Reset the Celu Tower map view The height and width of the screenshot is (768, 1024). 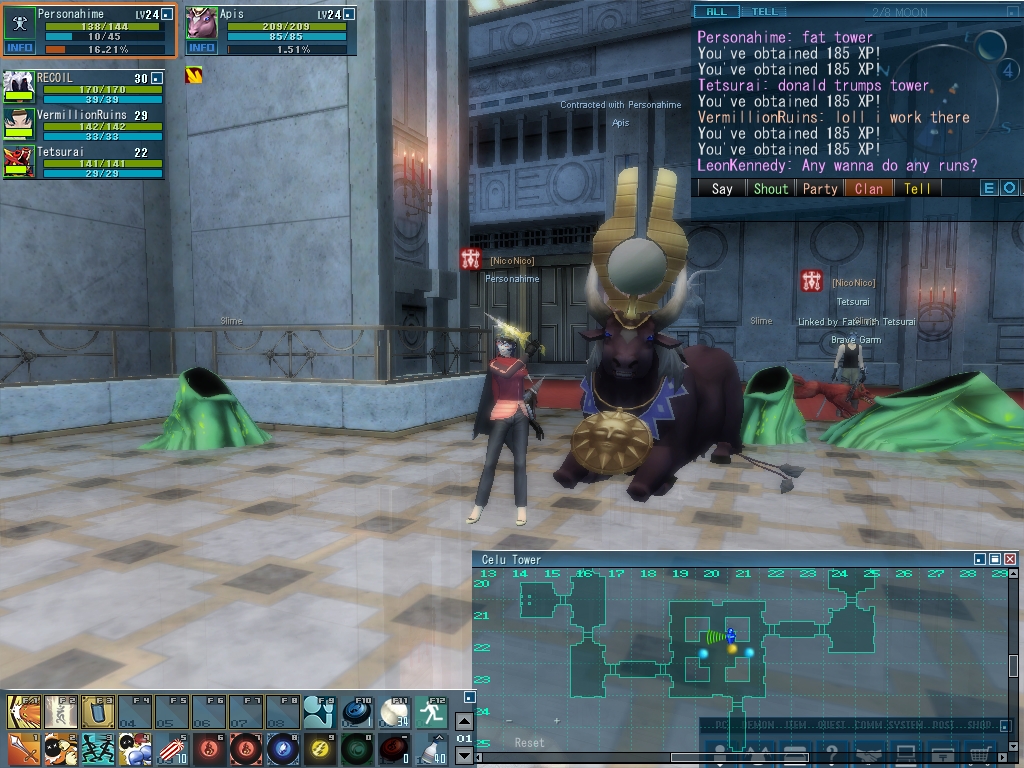coord(529,743)
